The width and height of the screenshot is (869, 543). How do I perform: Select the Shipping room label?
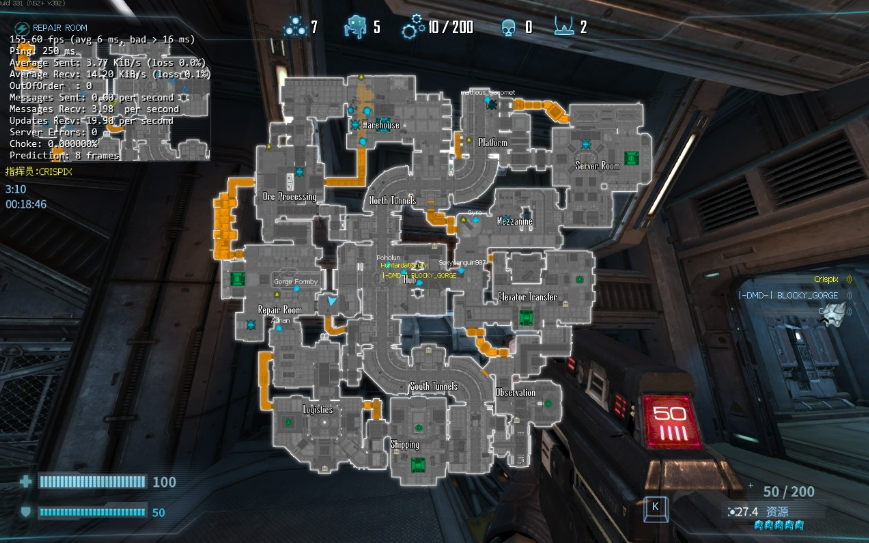[x=405, y=444]
